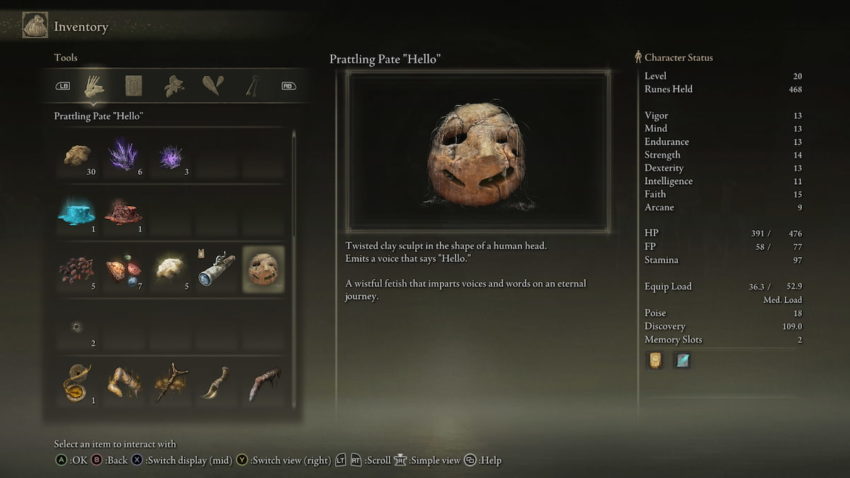This screenshot has height=478, width=850.
Task: Select the Prattling Pate "Hello" mask slot
Action: [x=263, y=269]
